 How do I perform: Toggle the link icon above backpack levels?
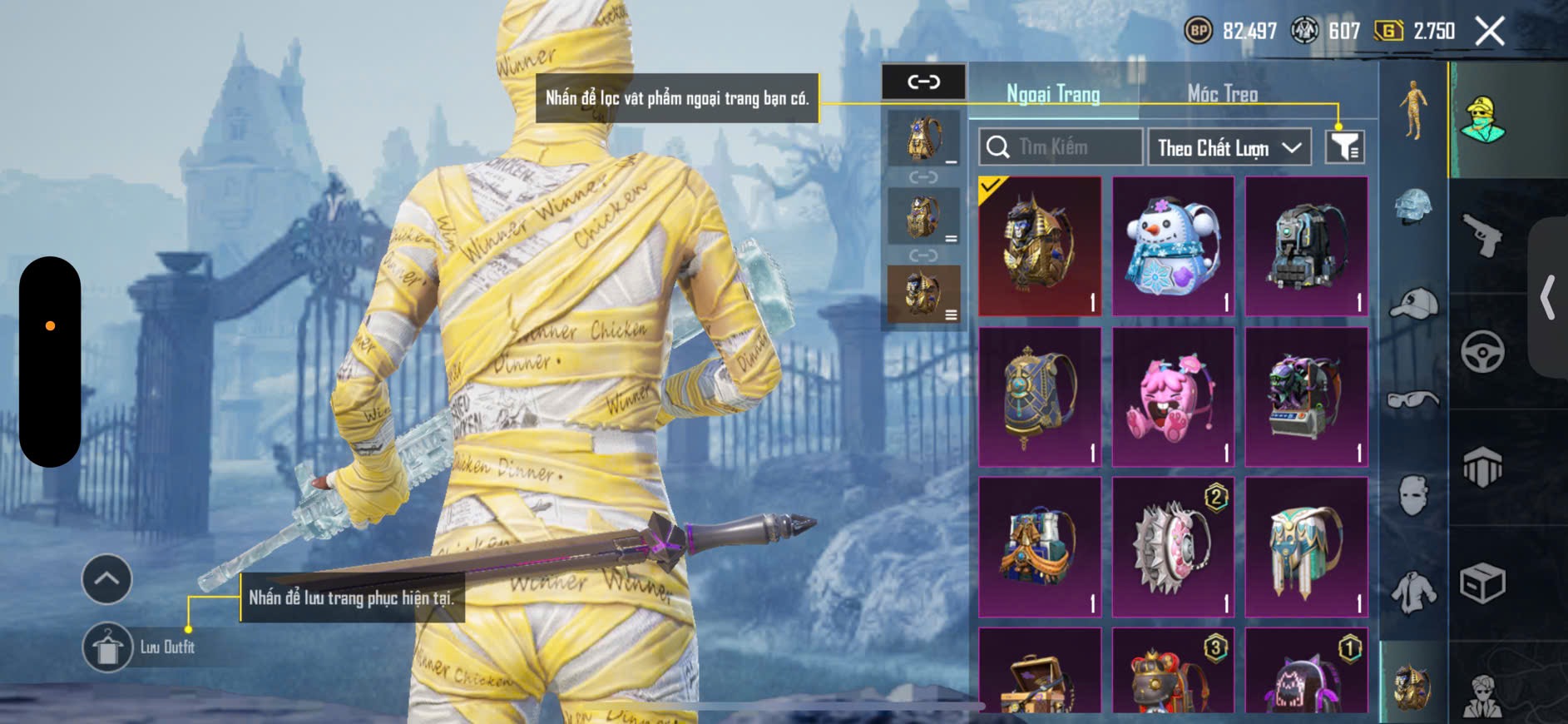click(923, 82)
